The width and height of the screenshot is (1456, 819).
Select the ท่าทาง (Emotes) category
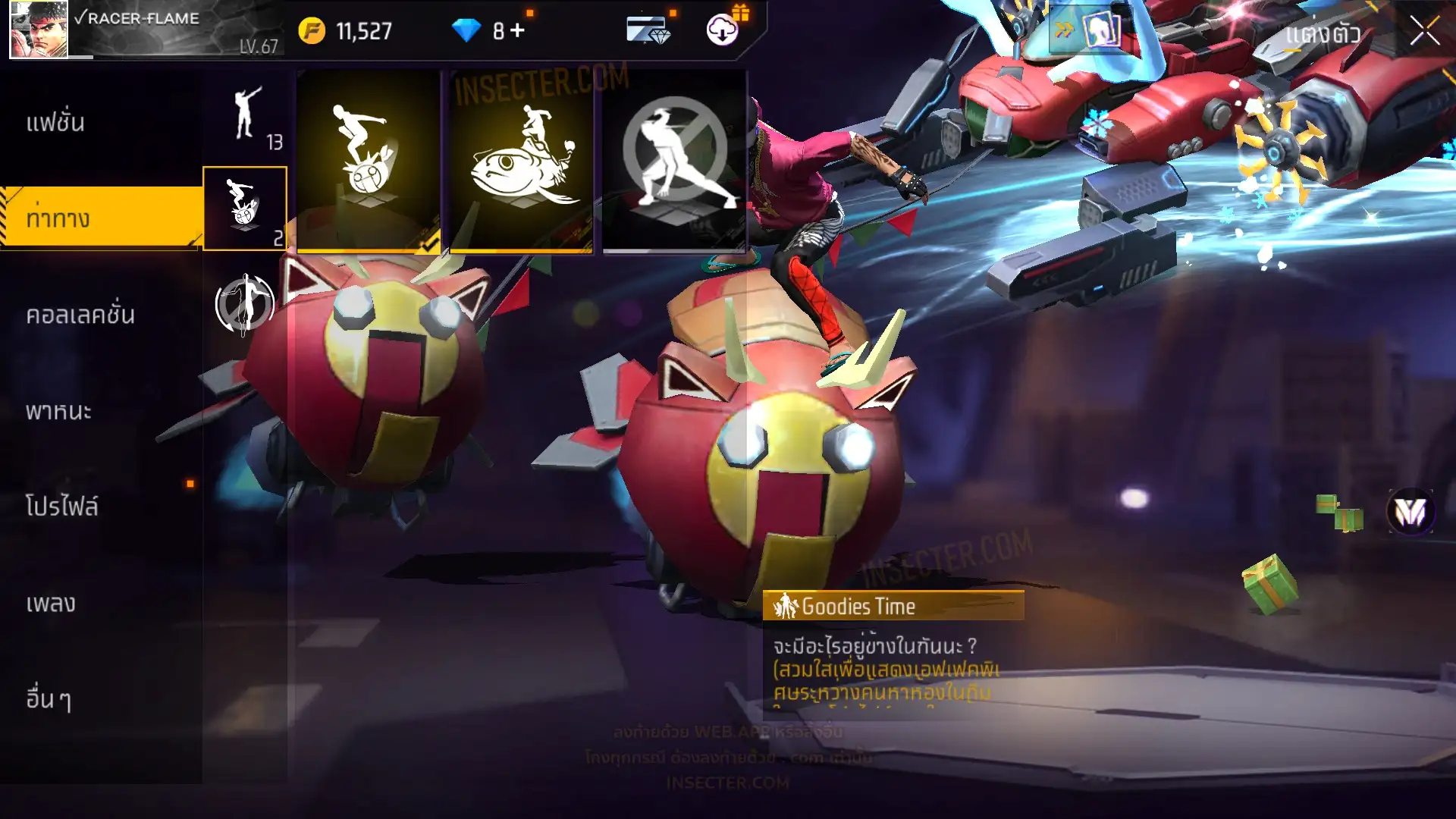[58, 218]
